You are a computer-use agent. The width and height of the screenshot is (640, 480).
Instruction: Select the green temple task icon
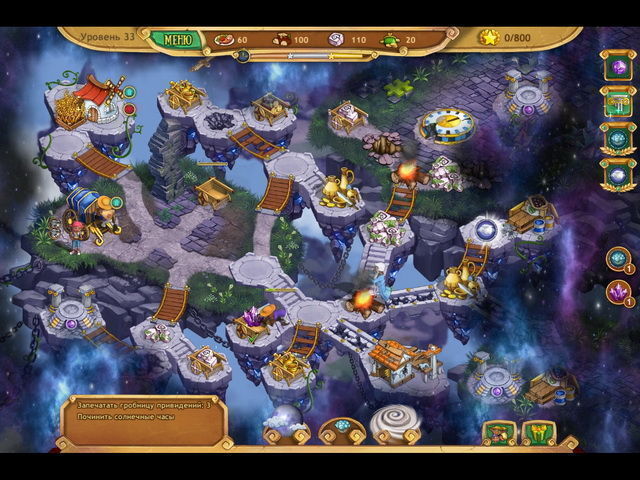click(617, 101)
